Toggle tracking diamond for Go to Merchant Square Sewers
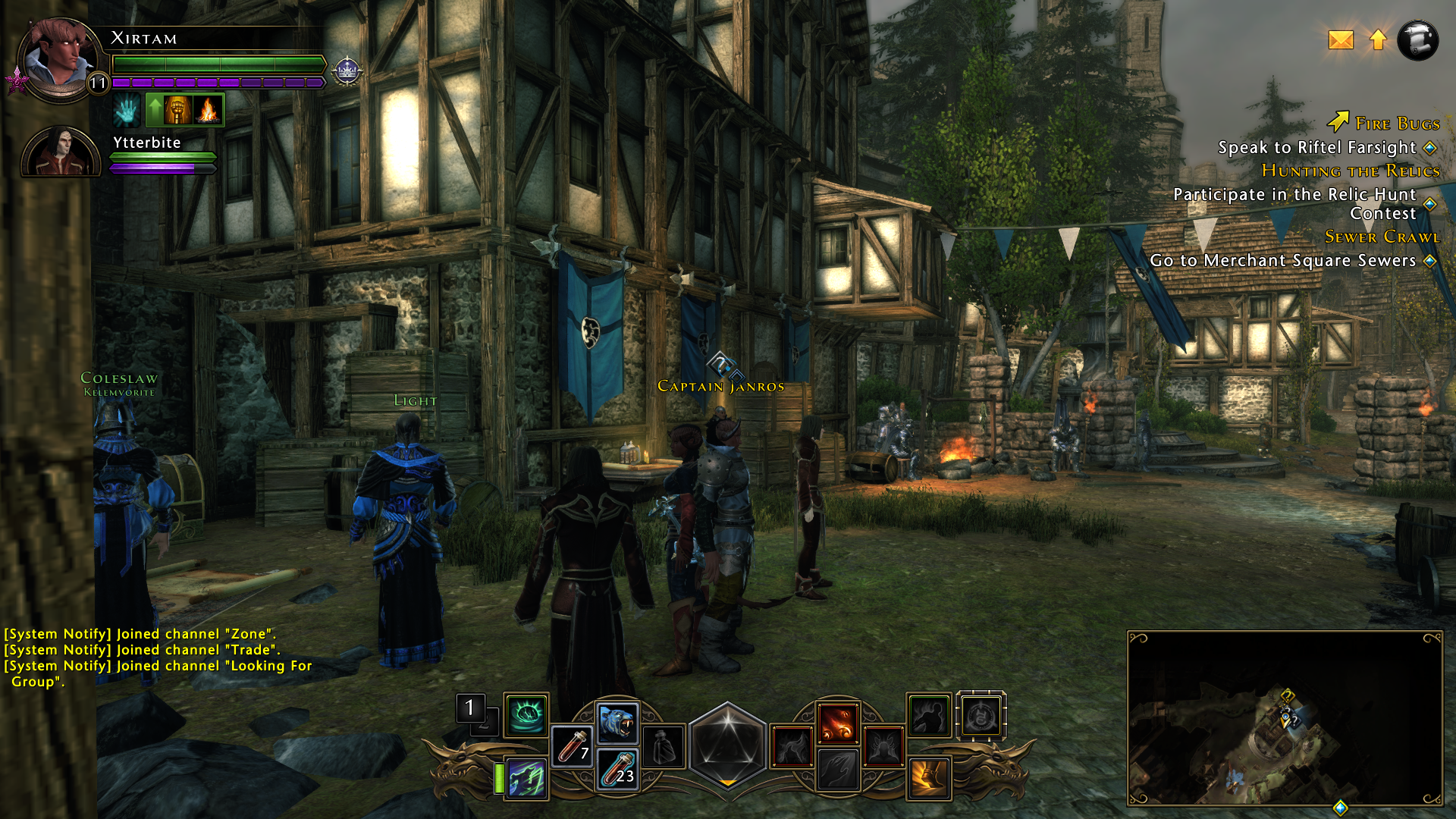The image size is (1456, 819). tap(1431, 261)
